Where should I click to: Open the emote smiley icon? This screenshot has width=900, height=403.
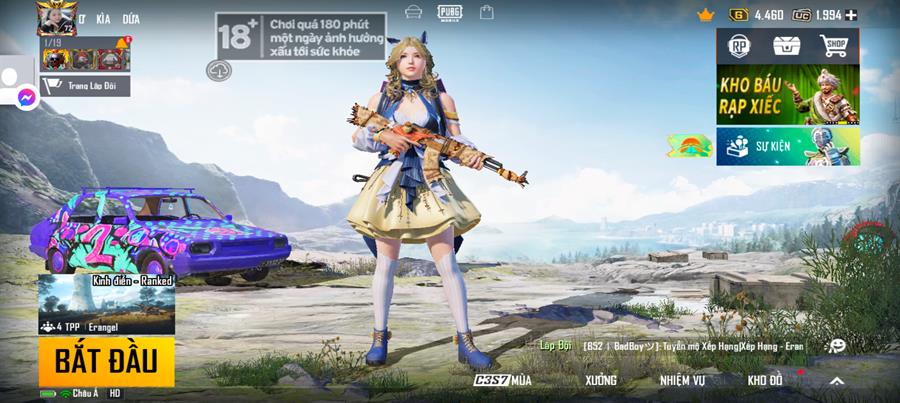(837, 345)
